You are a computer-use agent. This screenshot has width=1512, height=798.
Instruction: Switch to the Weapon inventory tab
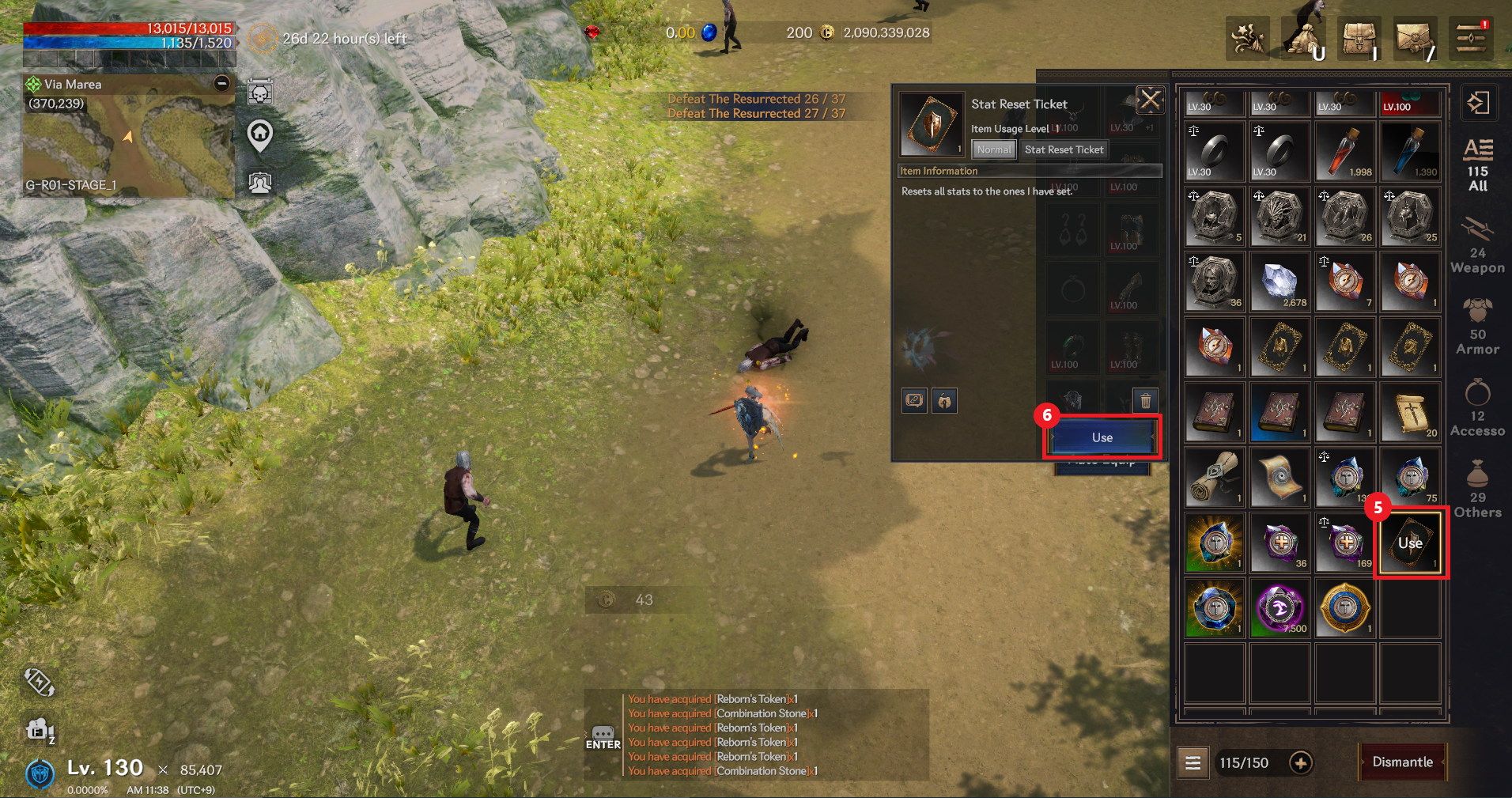click(1477, 246)
